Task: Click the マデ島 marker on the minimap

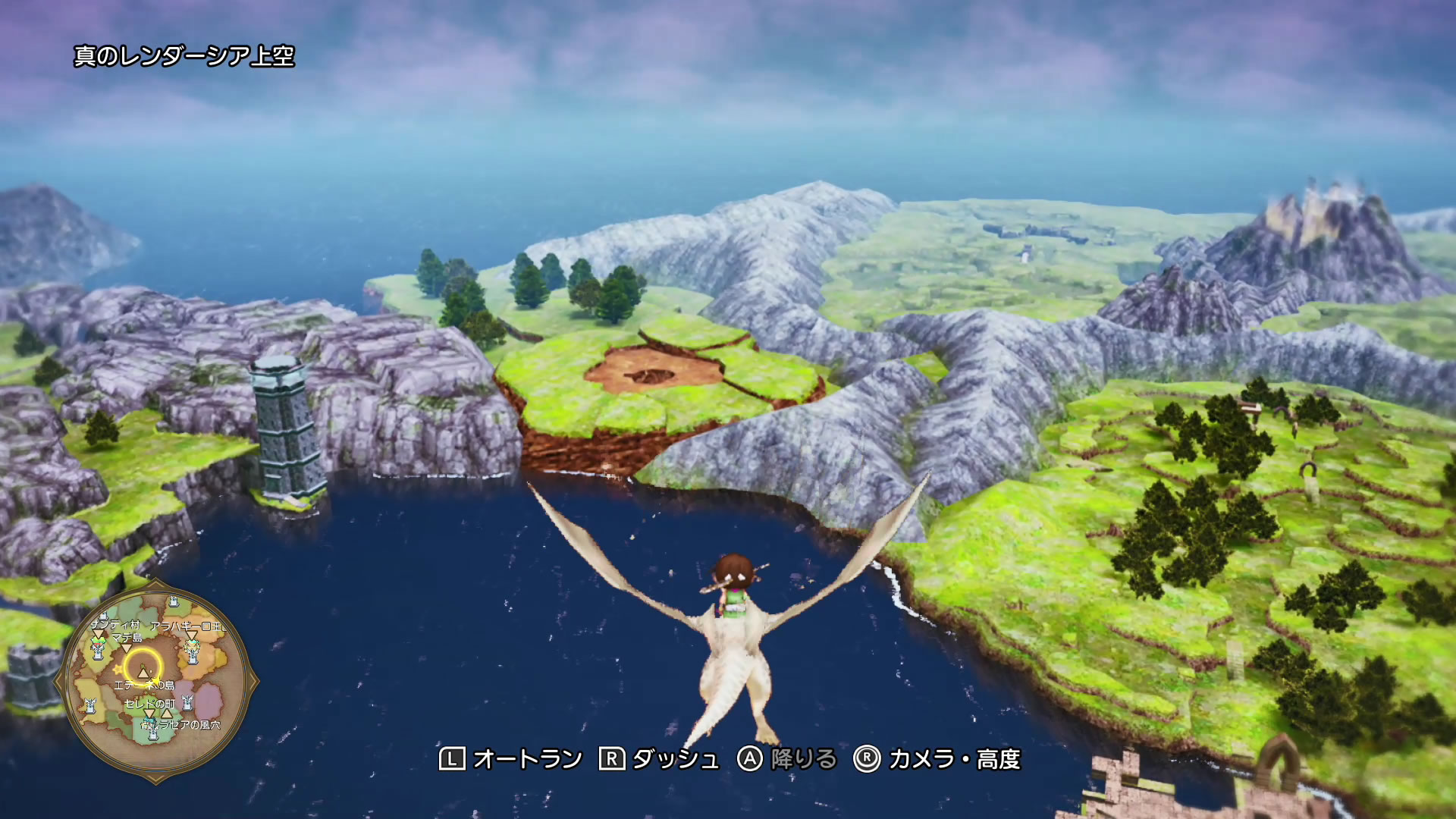Action: click(127, 647)
